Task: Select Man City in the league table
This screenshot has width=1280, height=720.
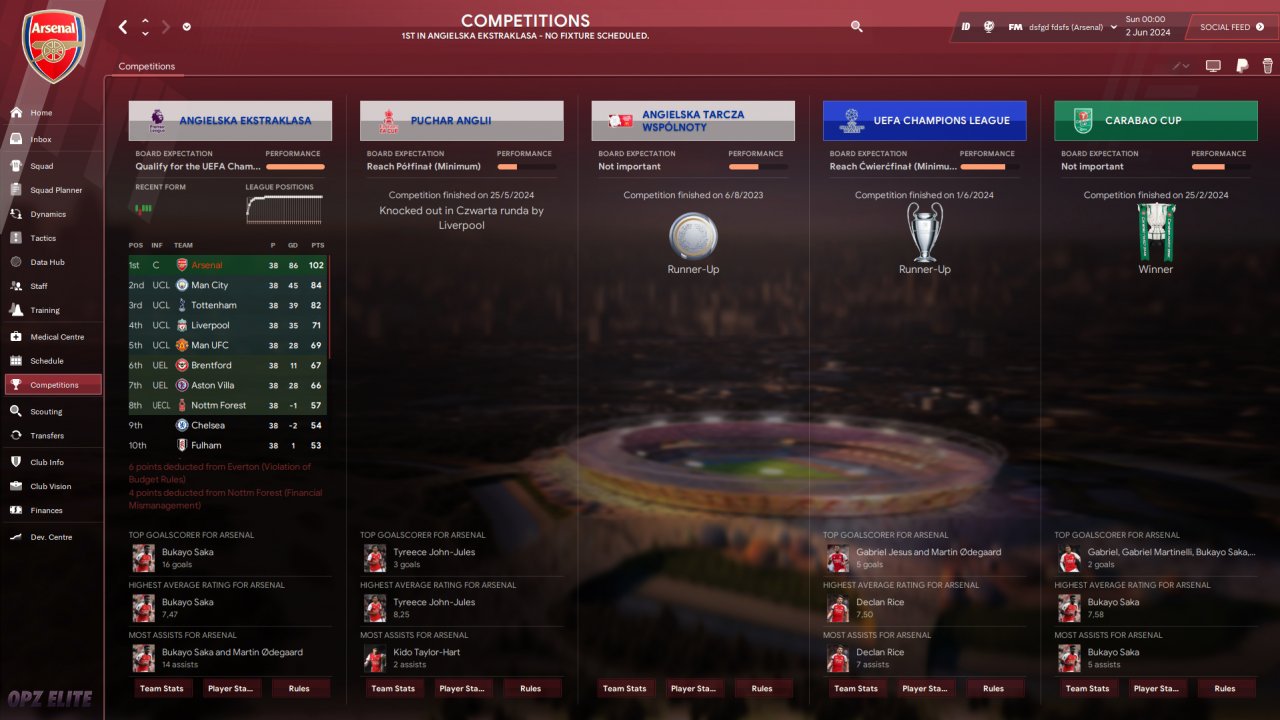Action: [209, 285]
